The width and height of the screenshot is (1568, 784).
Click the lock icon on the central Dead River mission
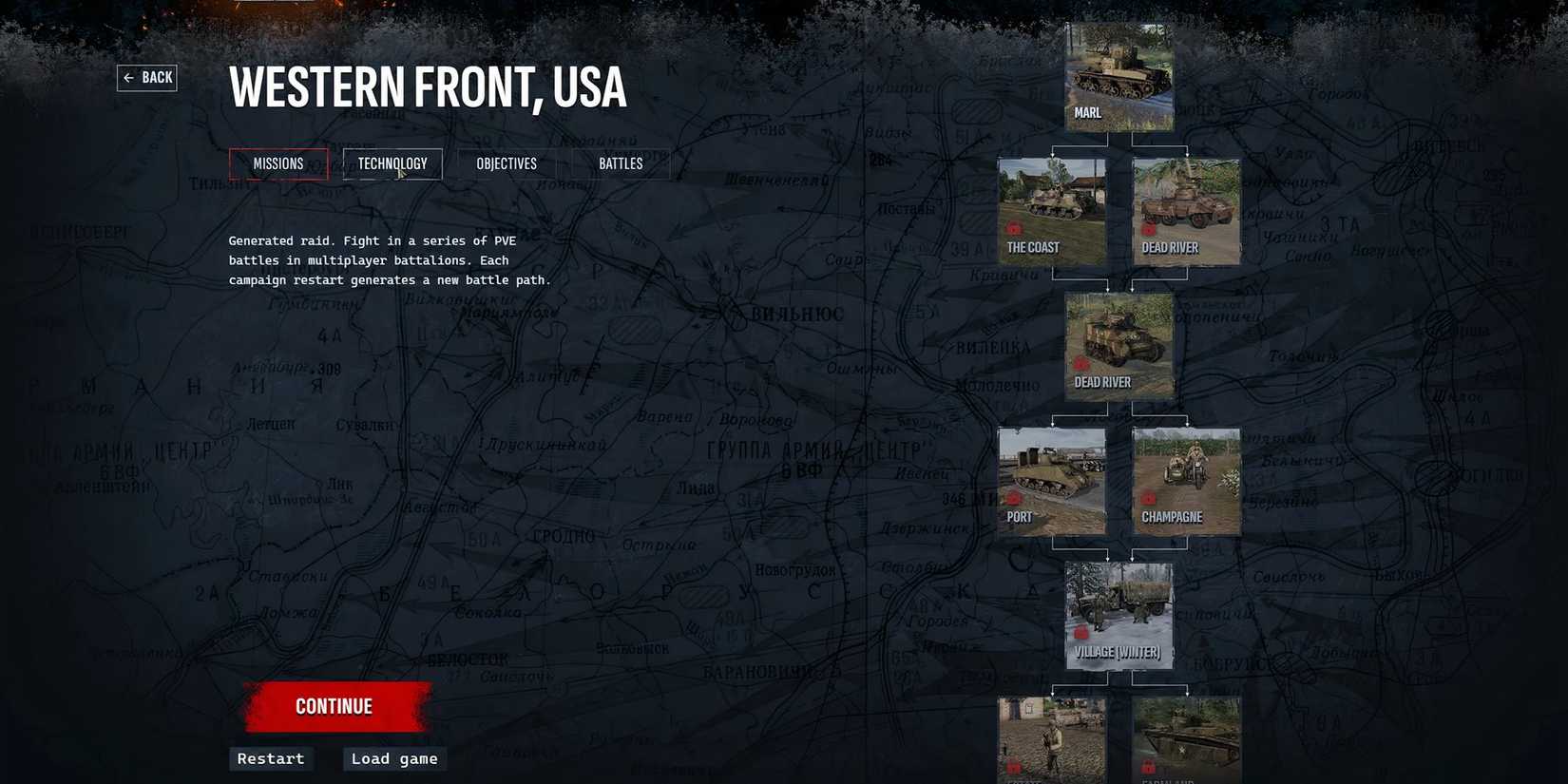[1082, 364]
